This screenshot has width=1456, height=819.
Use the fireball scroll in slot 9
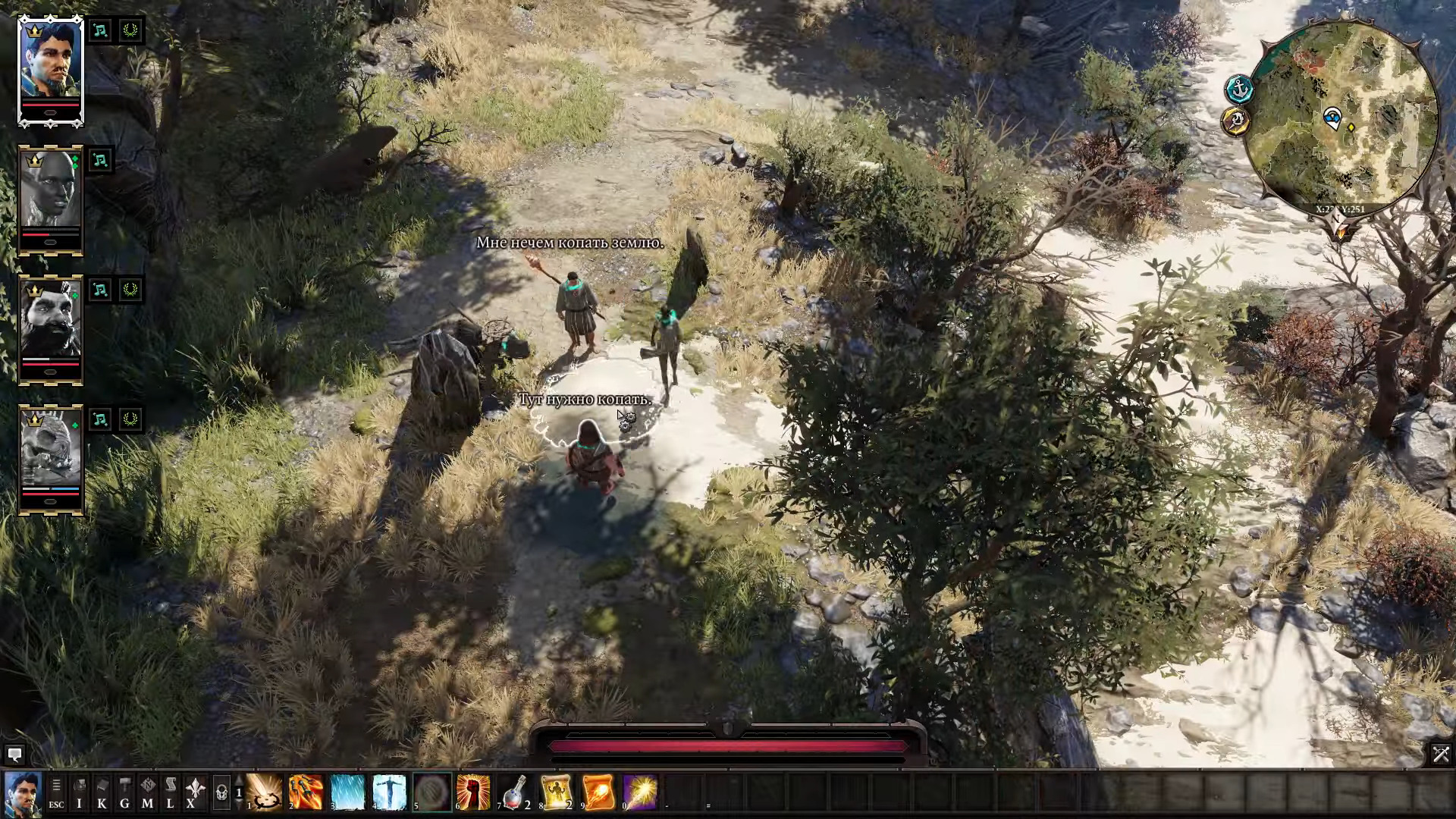(598, 792)
